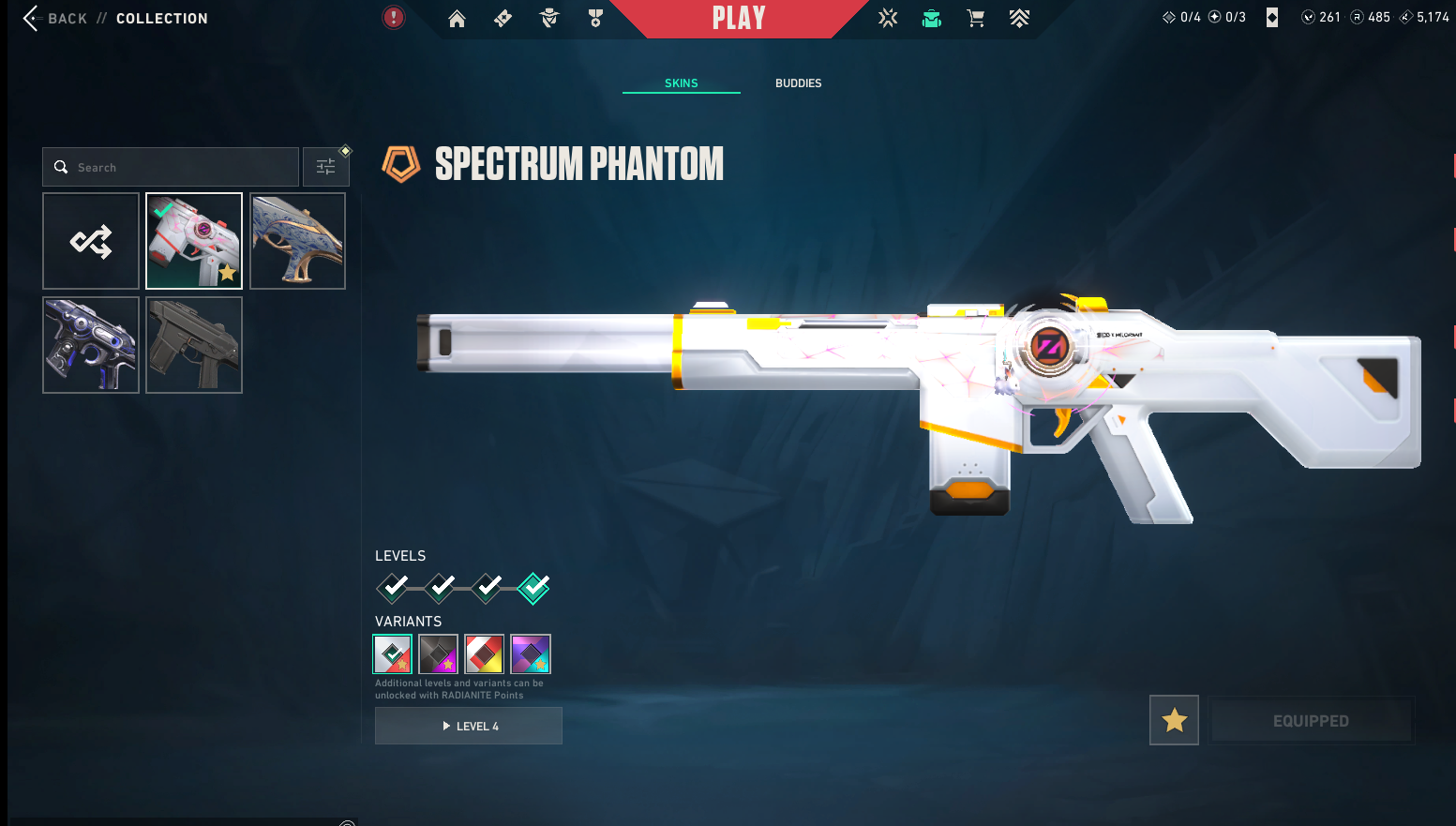Open Career by clicking the medal icon
Viewport: 1456px width, 826px height.
pyautogui.click(x=594, y=18)
